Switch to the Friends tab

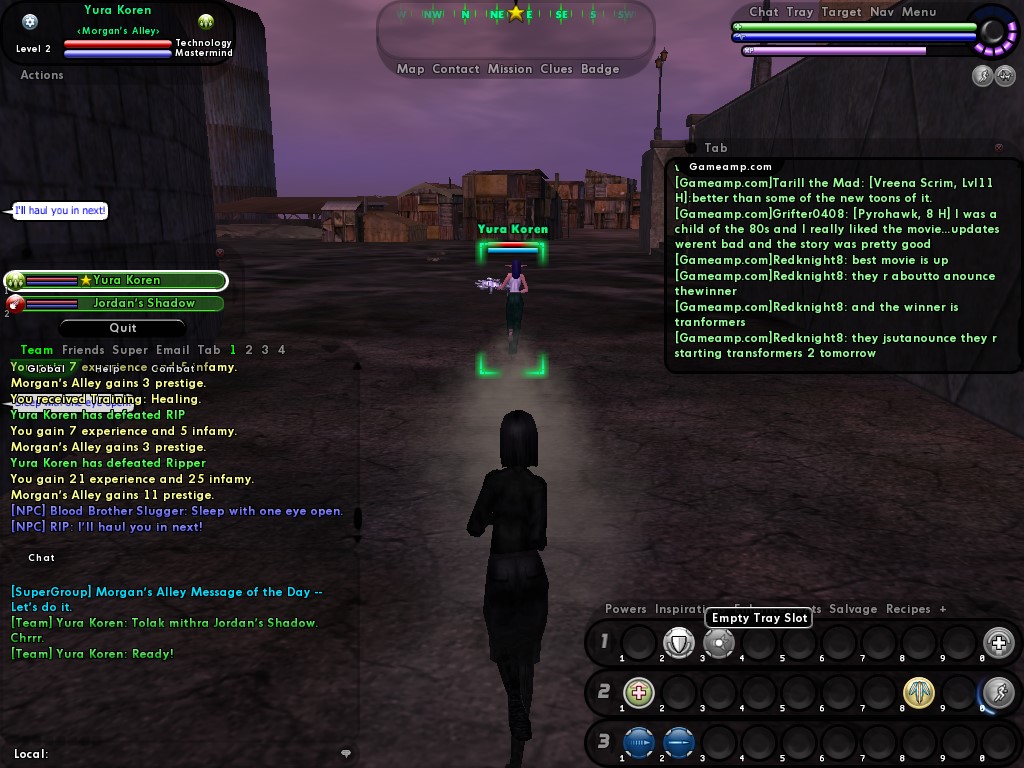tap(83, 350)
